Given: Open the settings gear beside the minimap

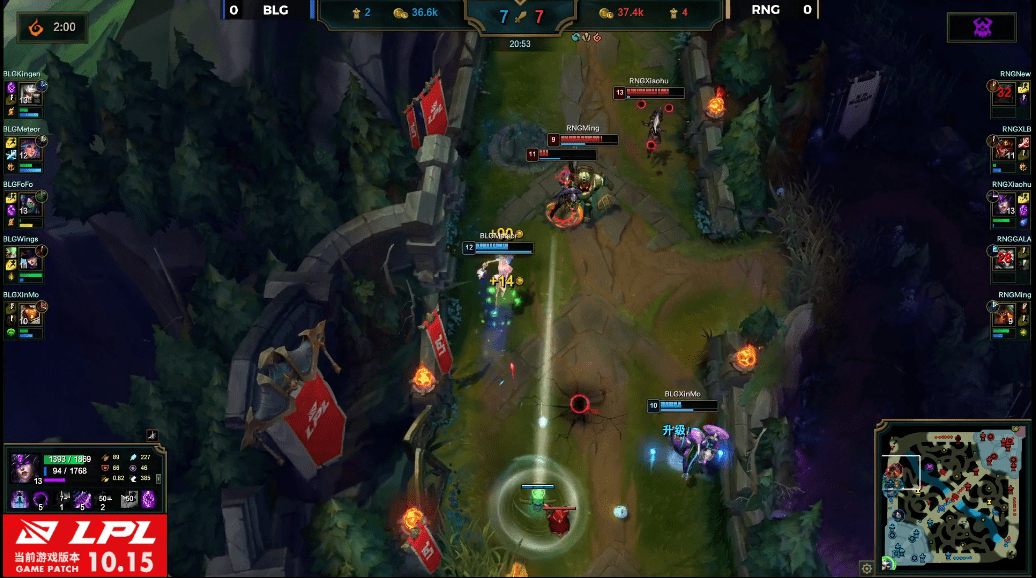Looking at the screenshot, I should click(x=867, y=568).
